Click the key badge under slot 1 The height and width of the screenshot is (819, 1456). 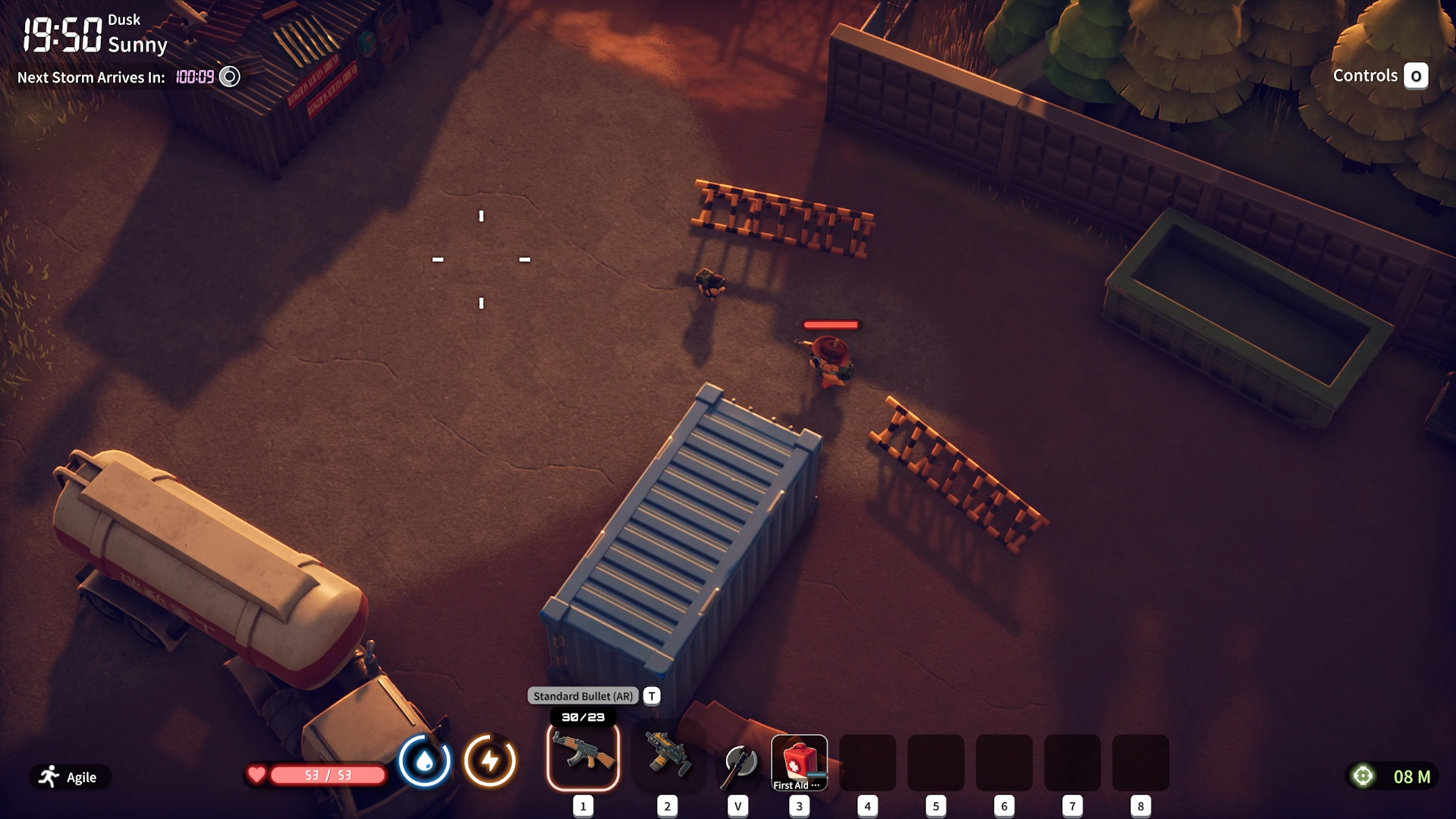pos(583,806)
